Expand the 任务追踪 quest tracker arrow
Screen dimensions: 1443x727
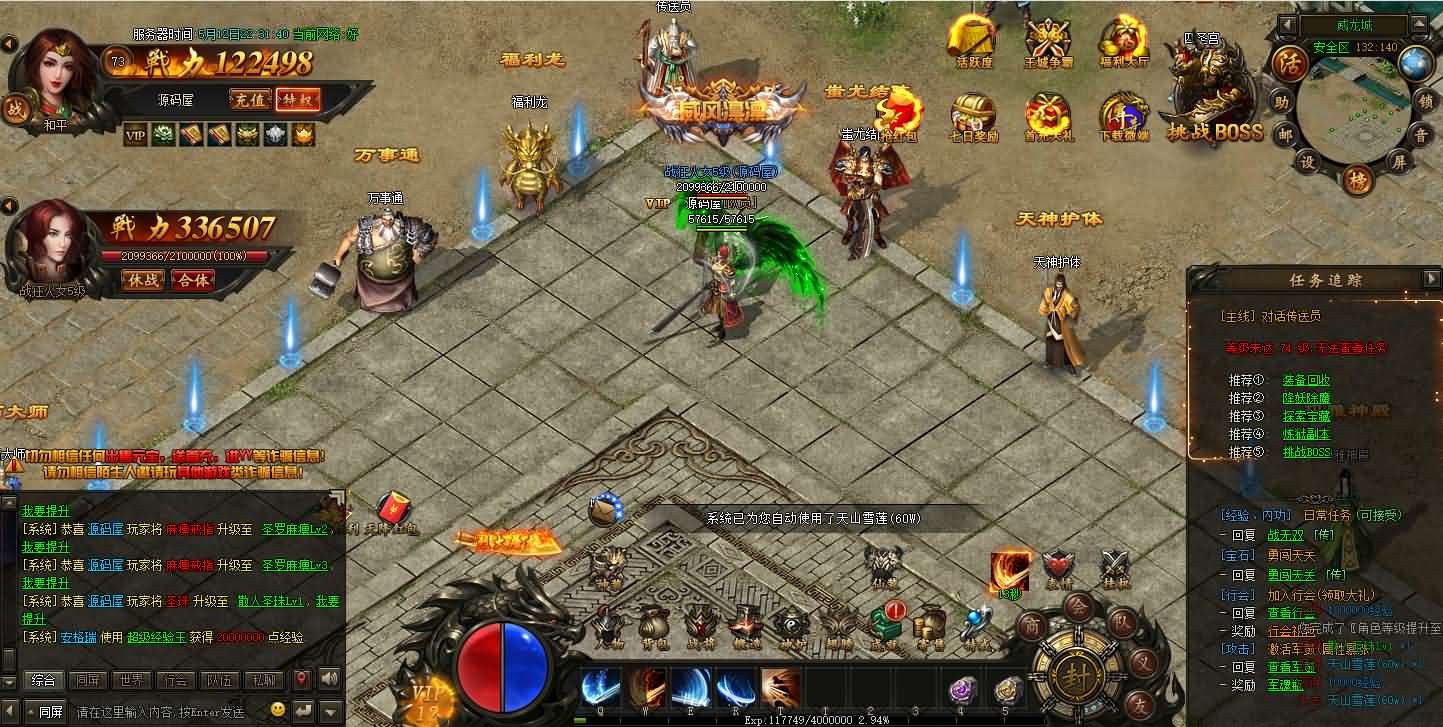pos(1432,280)
